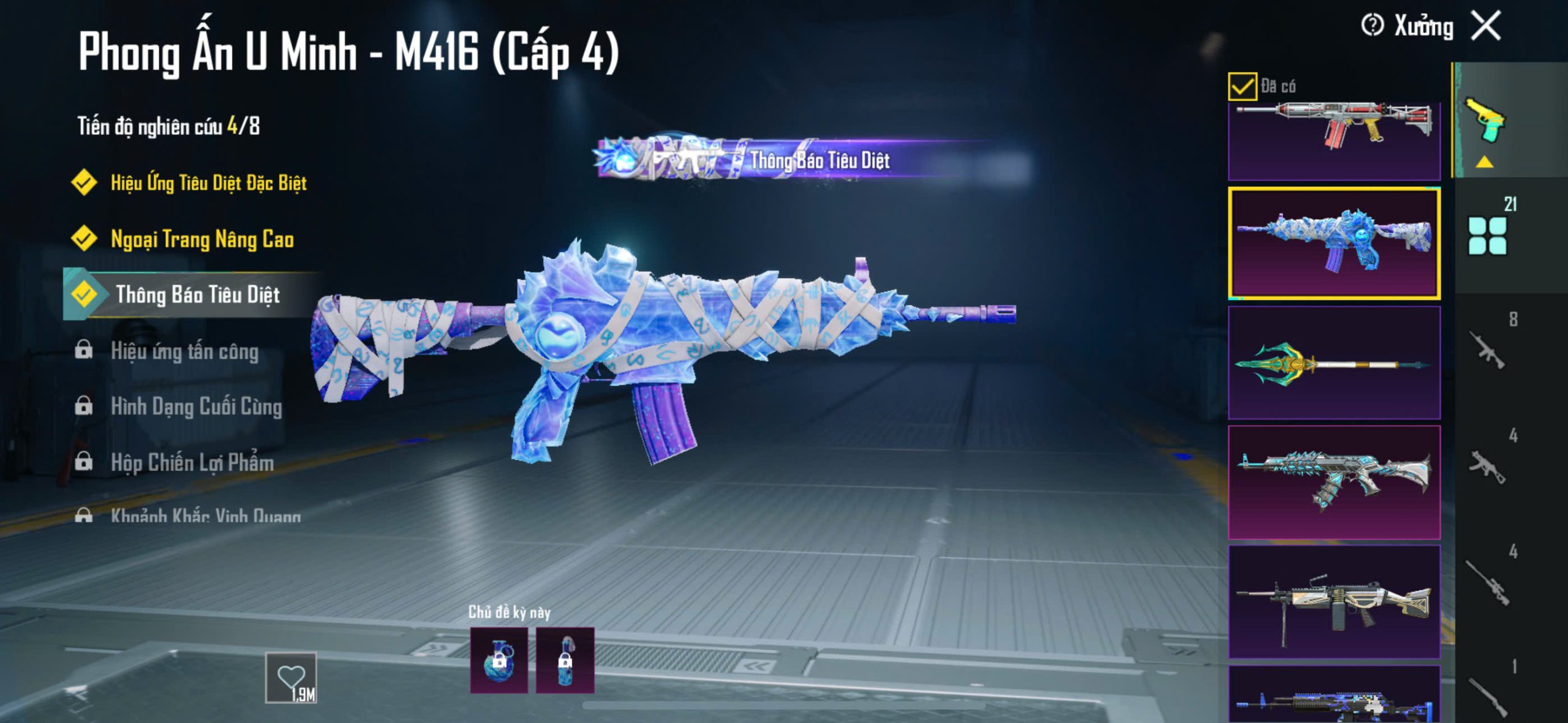The height and width of the screenshot is (723, 1568).
Task: Select the white and gold machine gun skin
Action: click(x=1334, y=602)
